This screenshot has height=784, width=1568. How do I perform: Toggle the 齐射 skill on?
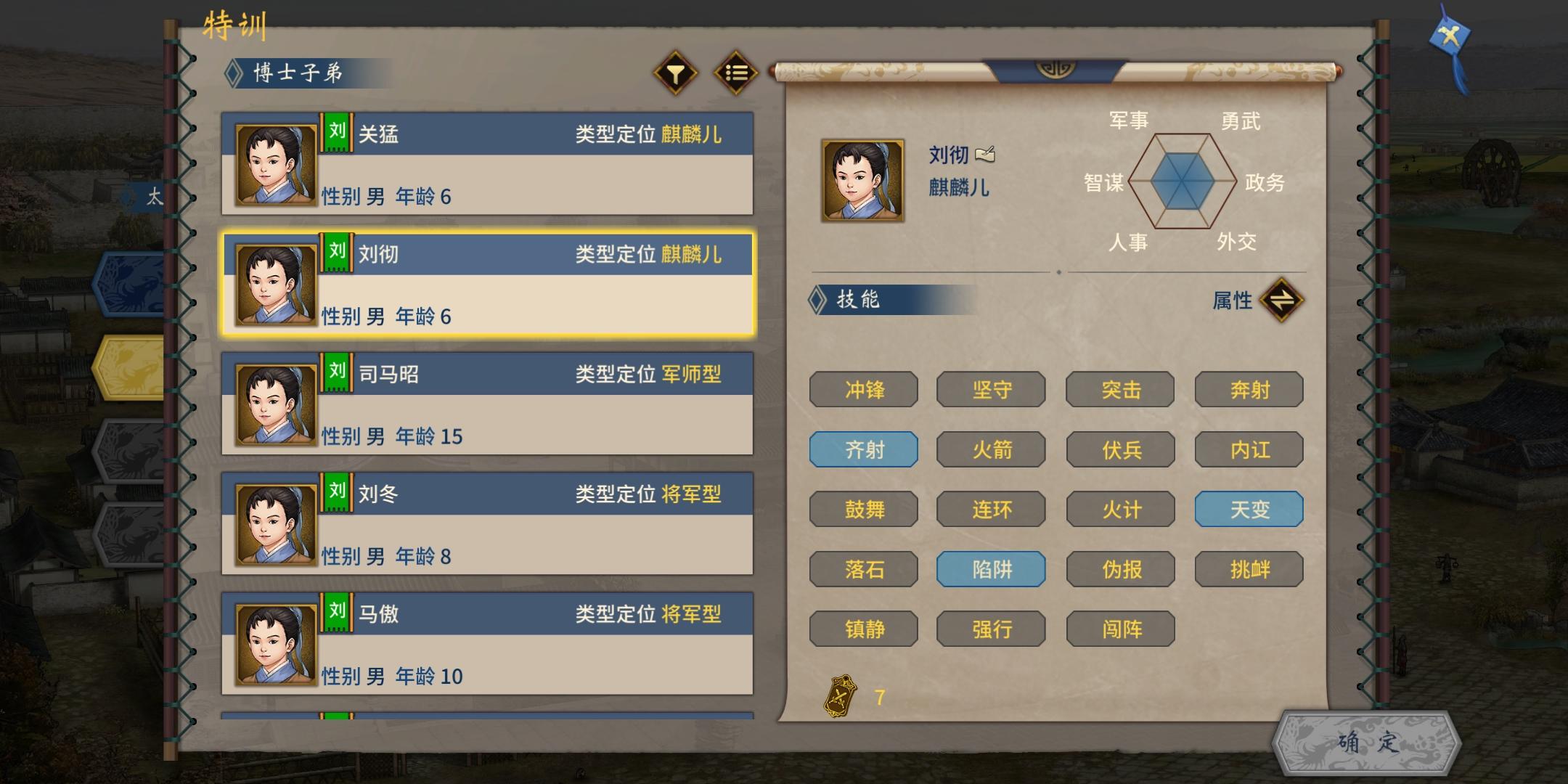pyautogui.click(x=864, y=449)
